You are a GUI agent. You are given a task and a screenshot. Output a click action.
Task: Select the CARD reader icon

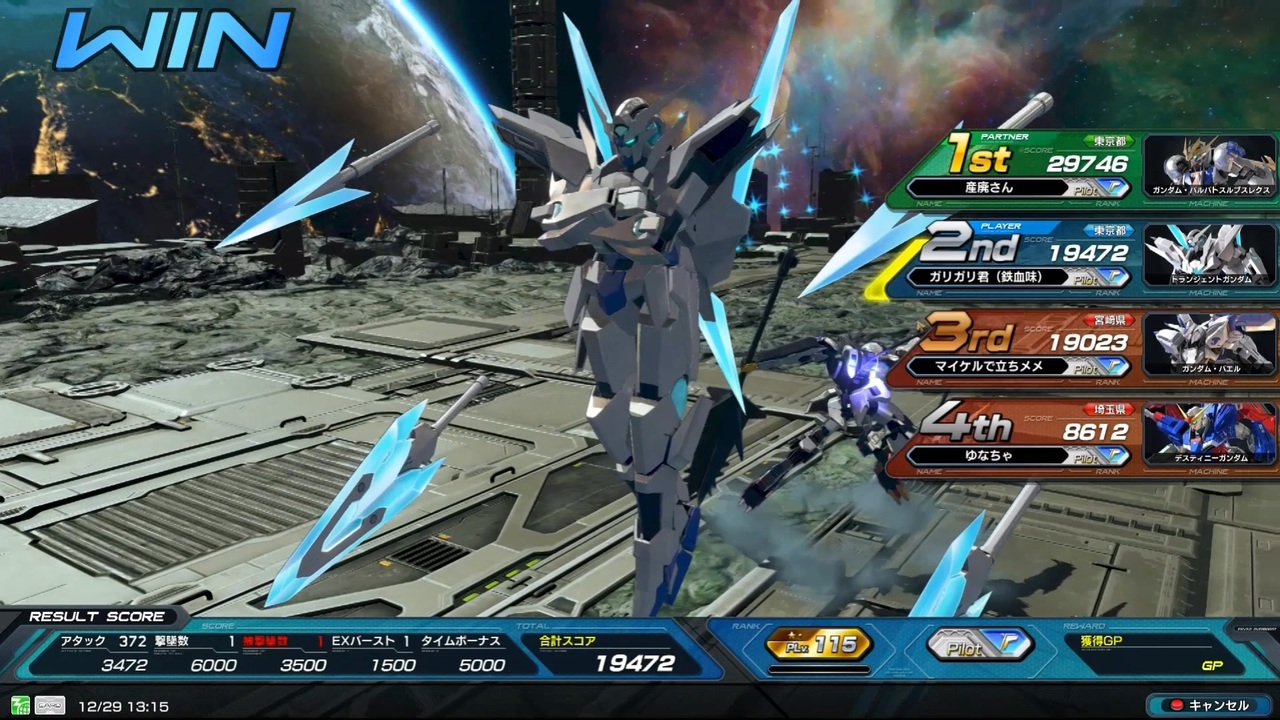(x=50, y=705)
